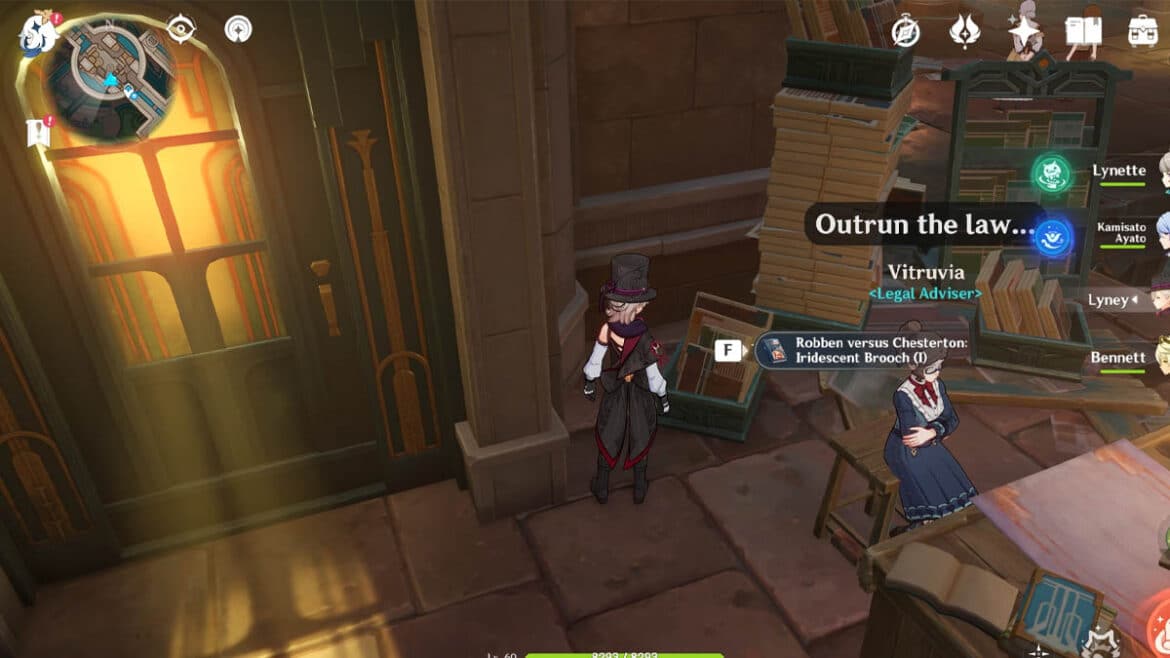This screenshot has height=658, width=1170.
Task: Open the winged emblem events icon
Action: tap(964, 31)
